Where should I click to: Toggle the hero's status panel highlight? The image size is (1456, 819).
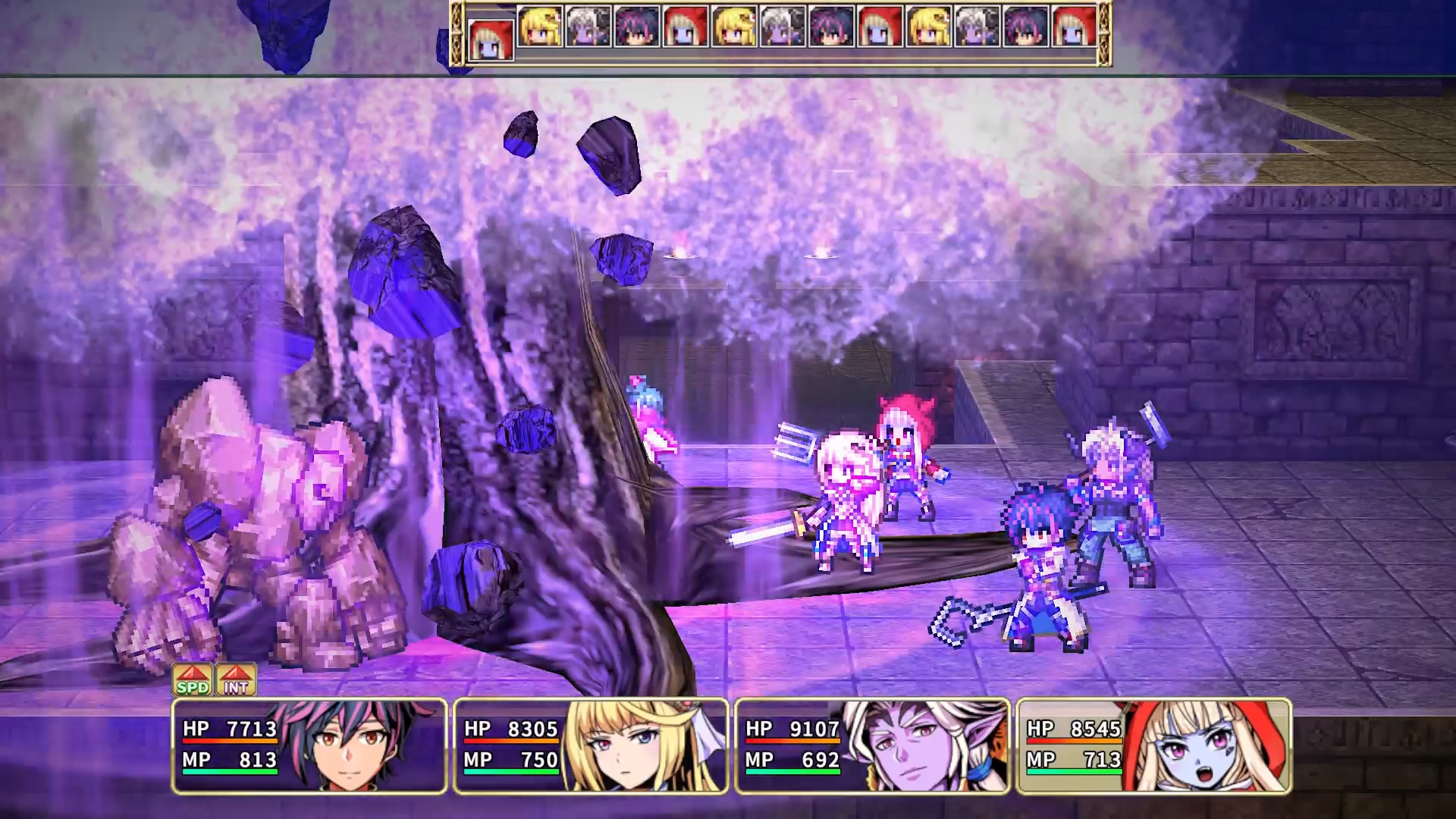(303, 739)
